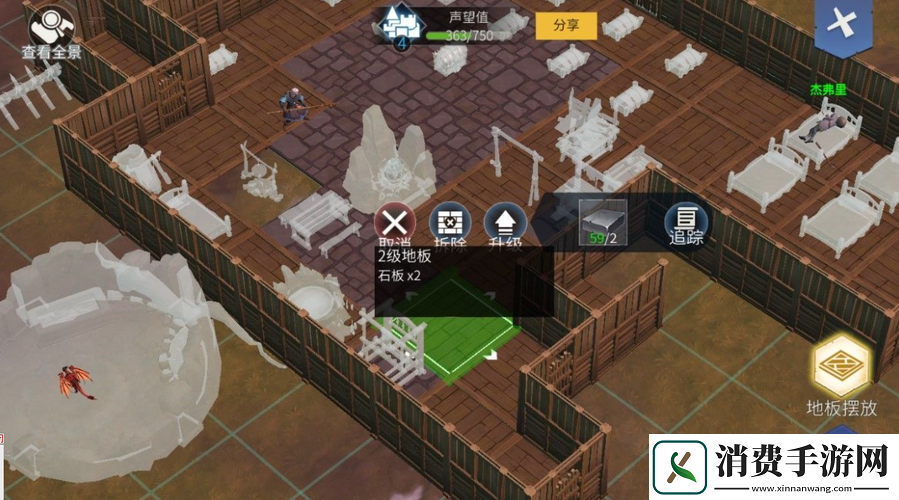Click the yellow 分享 share button

[566, 26]
